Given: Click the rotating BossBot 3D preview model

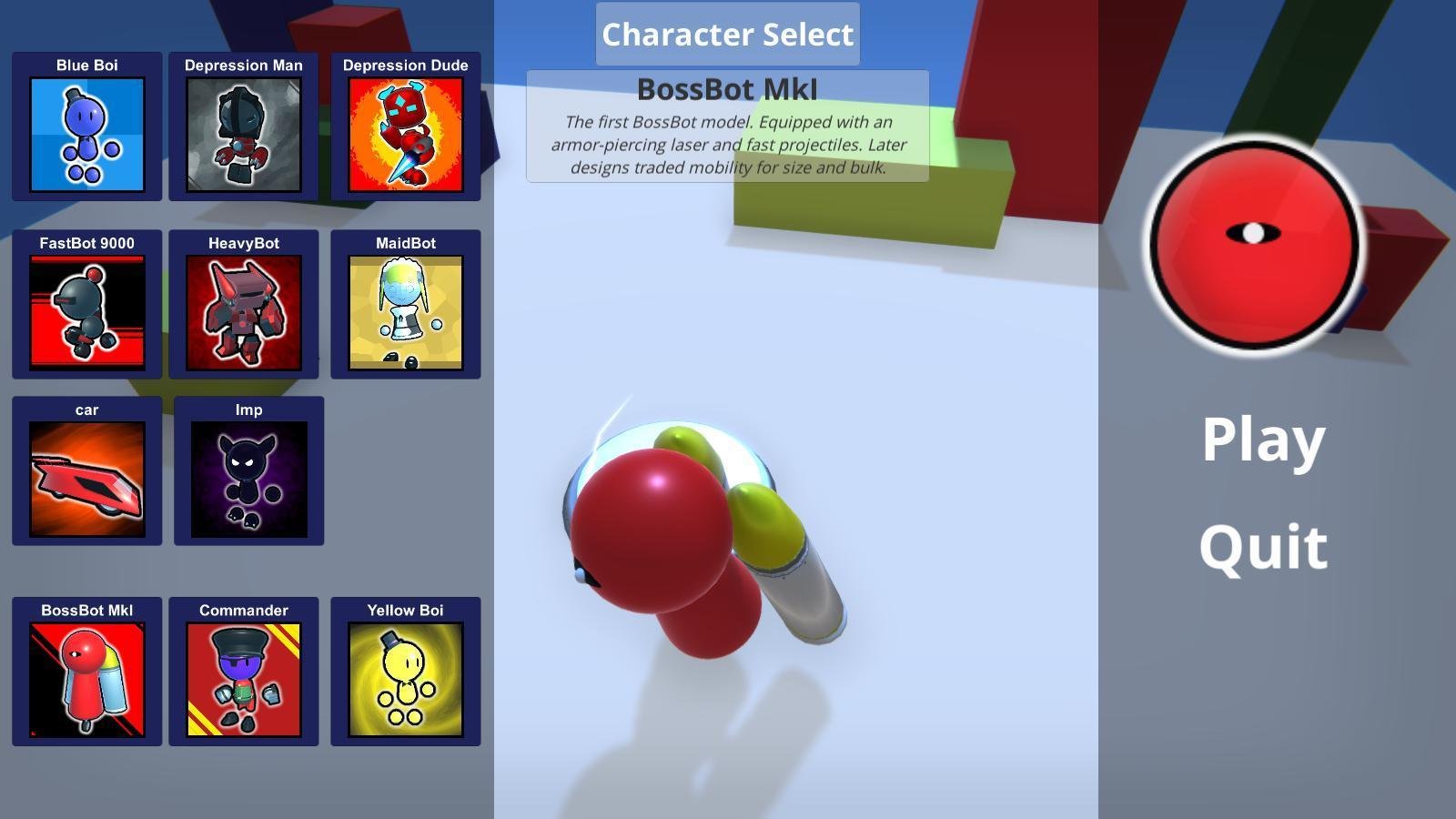Looking at the screenshot, I should coord(692,537).
